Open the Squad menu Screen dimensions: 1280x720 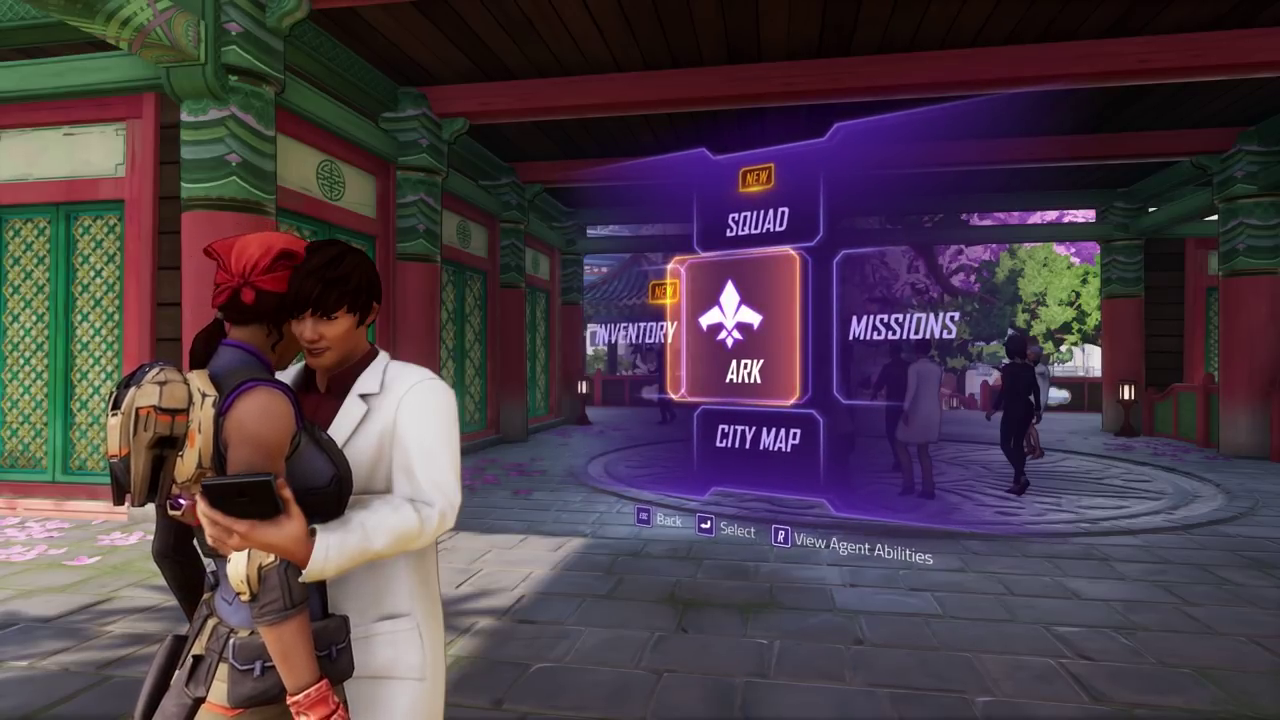click(x=757, y=220)
